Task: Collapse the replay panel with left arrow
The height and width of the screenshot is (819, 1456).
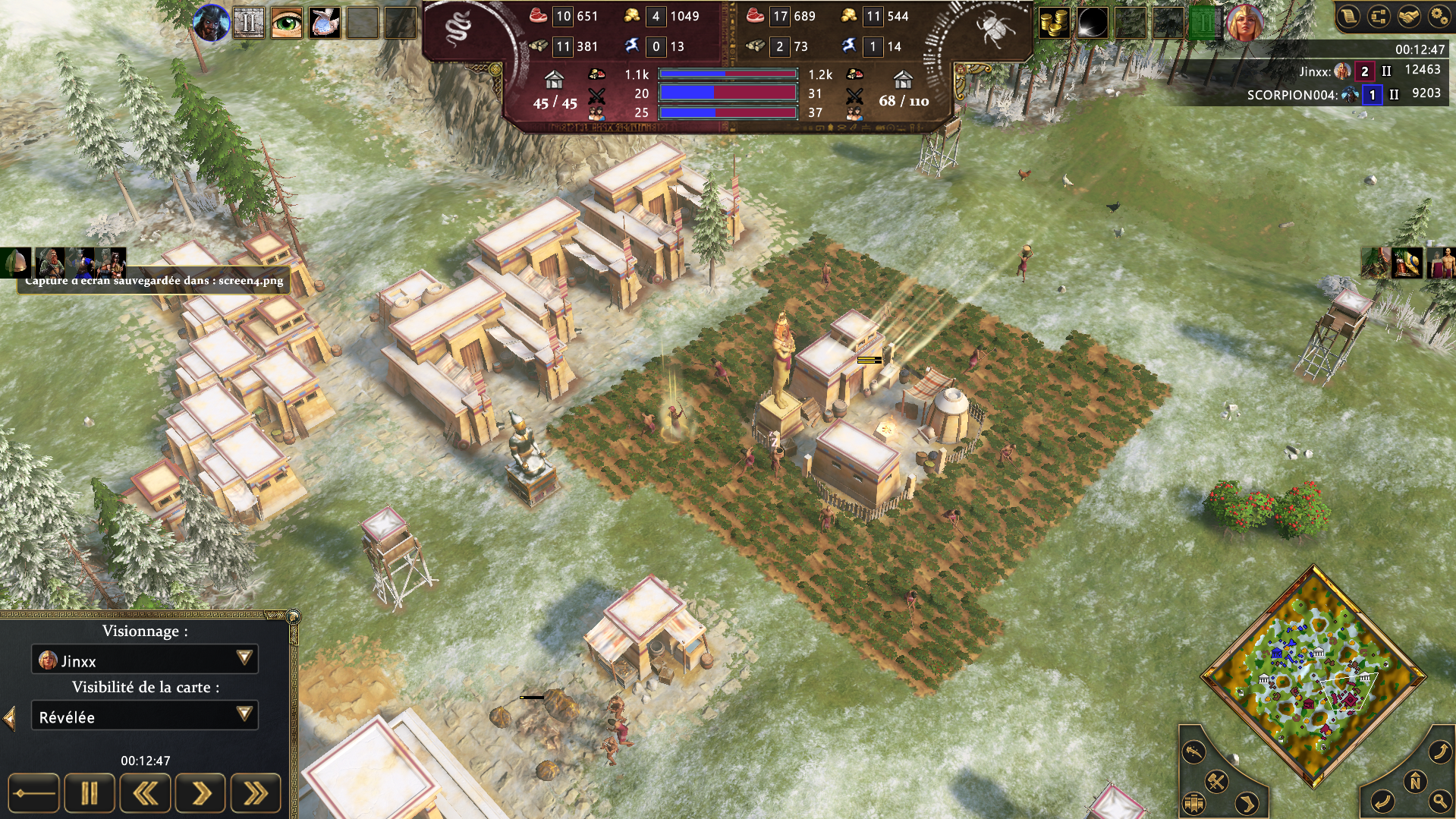Action: point(10,717)
